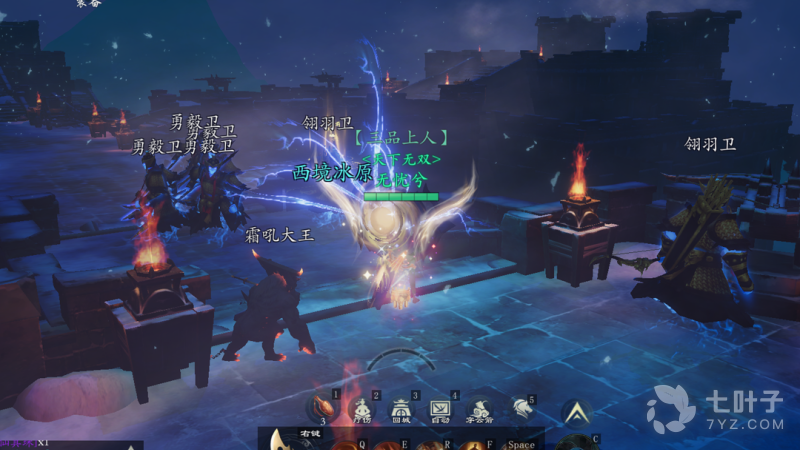Activate the 疗伤 healing meditation icon
Screen dimensions: 800x450
tap(362, 407)
